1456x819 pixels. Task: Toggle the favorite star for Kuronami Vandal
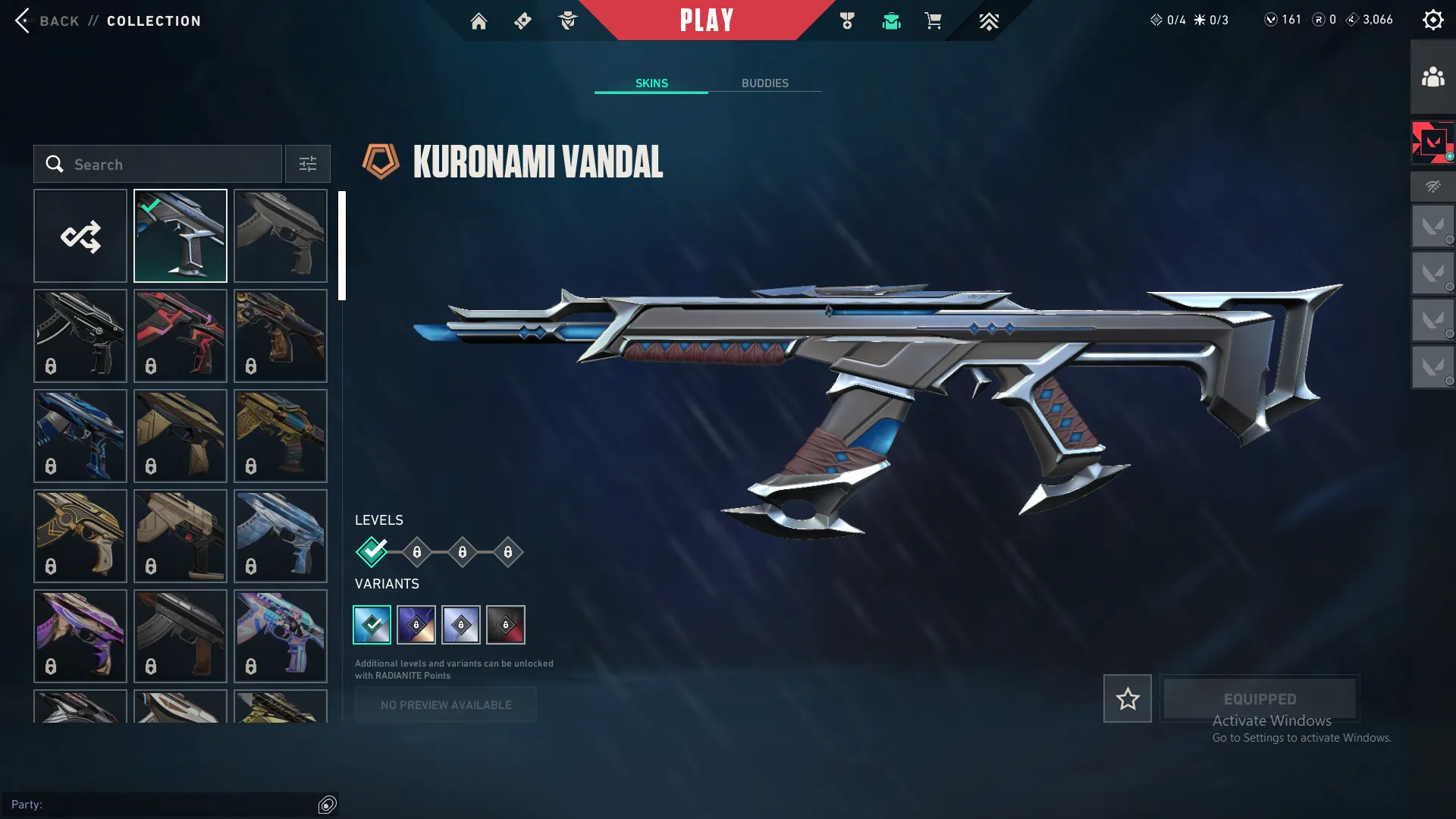1127,698
